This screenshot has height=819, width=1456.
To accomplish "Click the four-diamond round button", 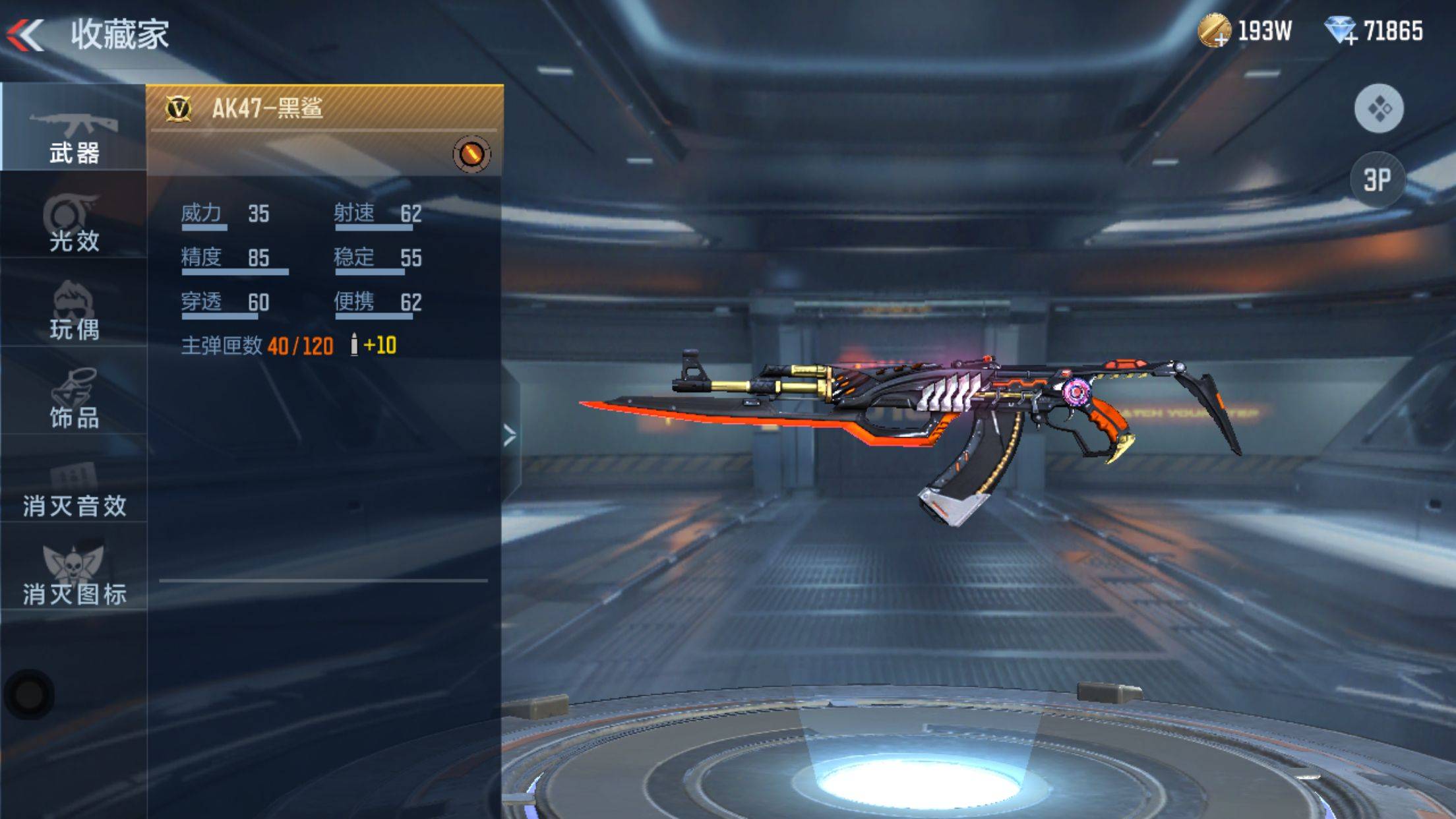I will click(x=1378, y=108).
